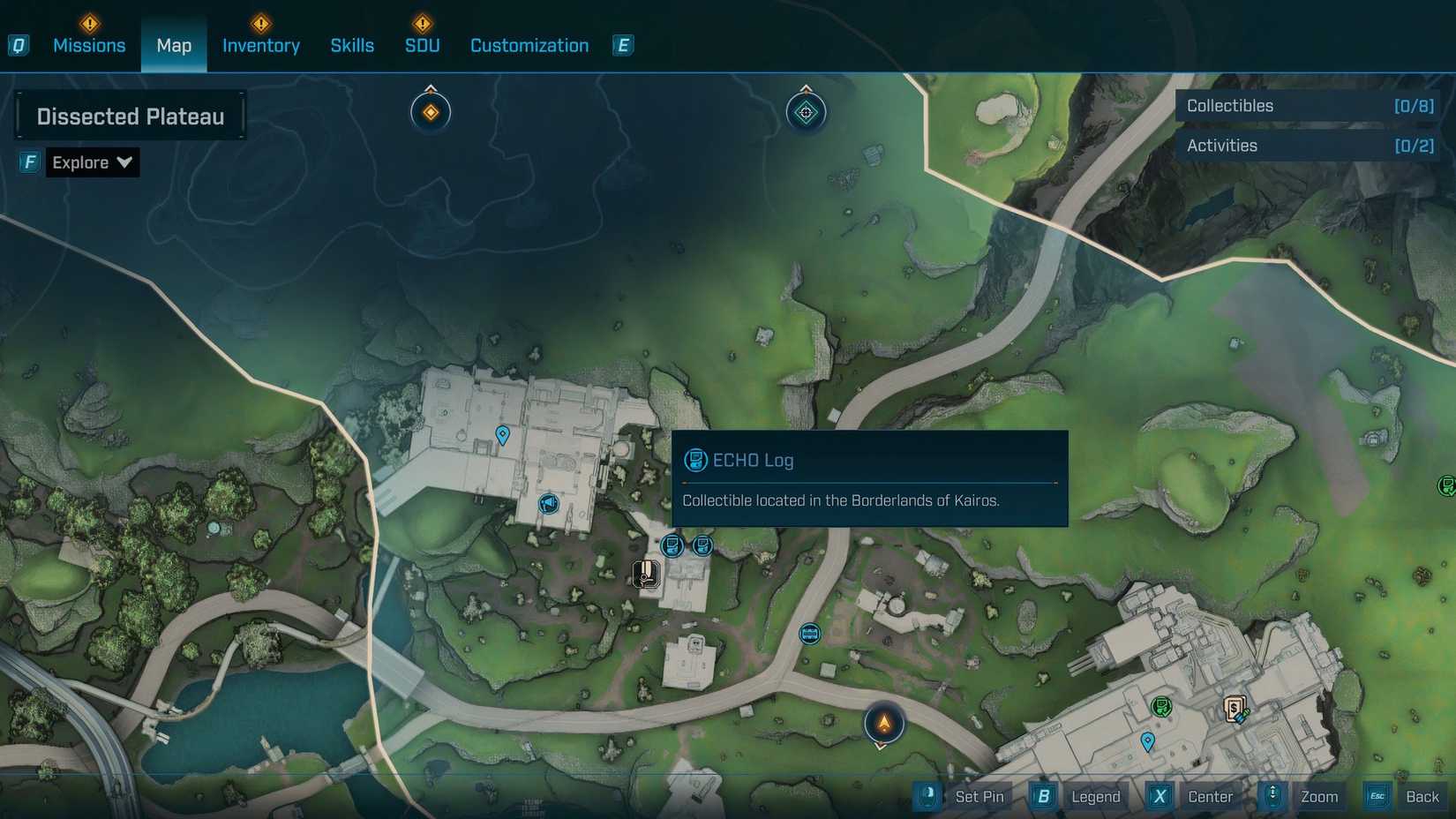Screen dimensions: 1456x819
Task: Click the green collected ECHO Log marker
Action: (1162, 706)
